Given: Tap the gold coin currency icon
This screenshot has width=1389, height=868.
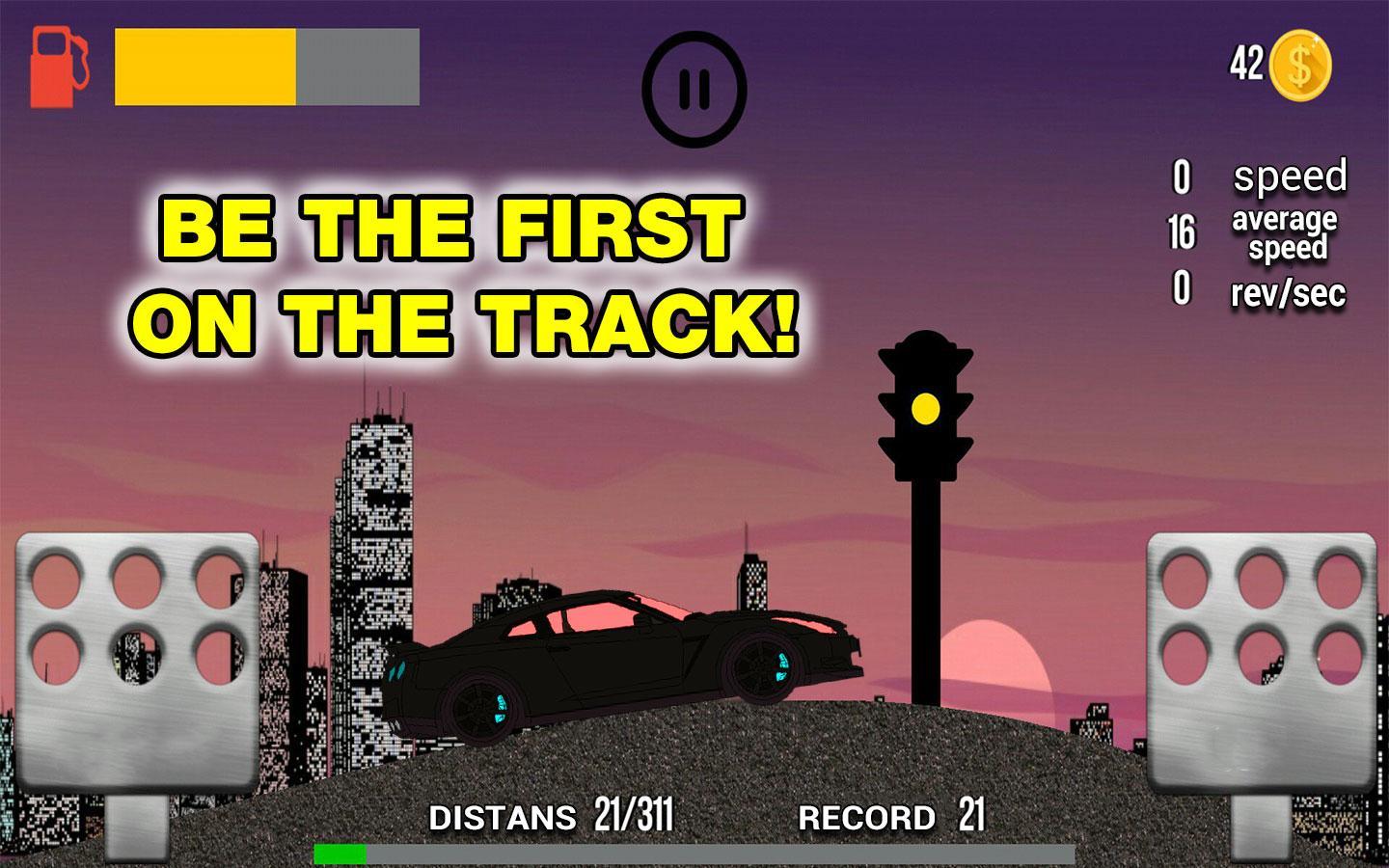Looking at the screenshot, I should point(1301,64).
